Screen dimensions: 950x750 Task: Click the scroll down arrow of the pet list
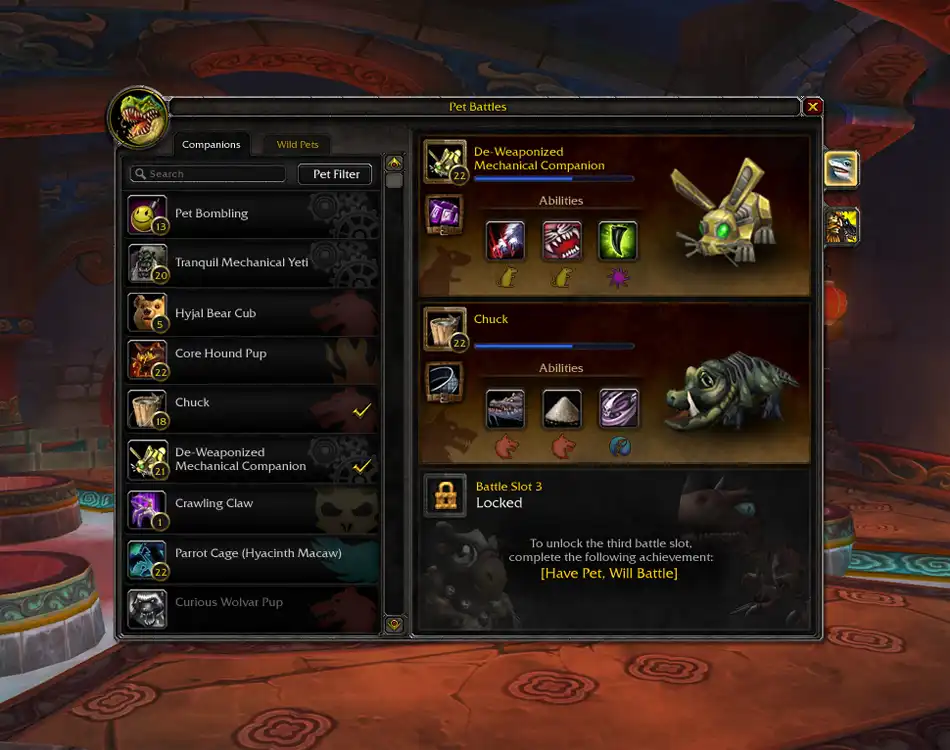point(394,624)
